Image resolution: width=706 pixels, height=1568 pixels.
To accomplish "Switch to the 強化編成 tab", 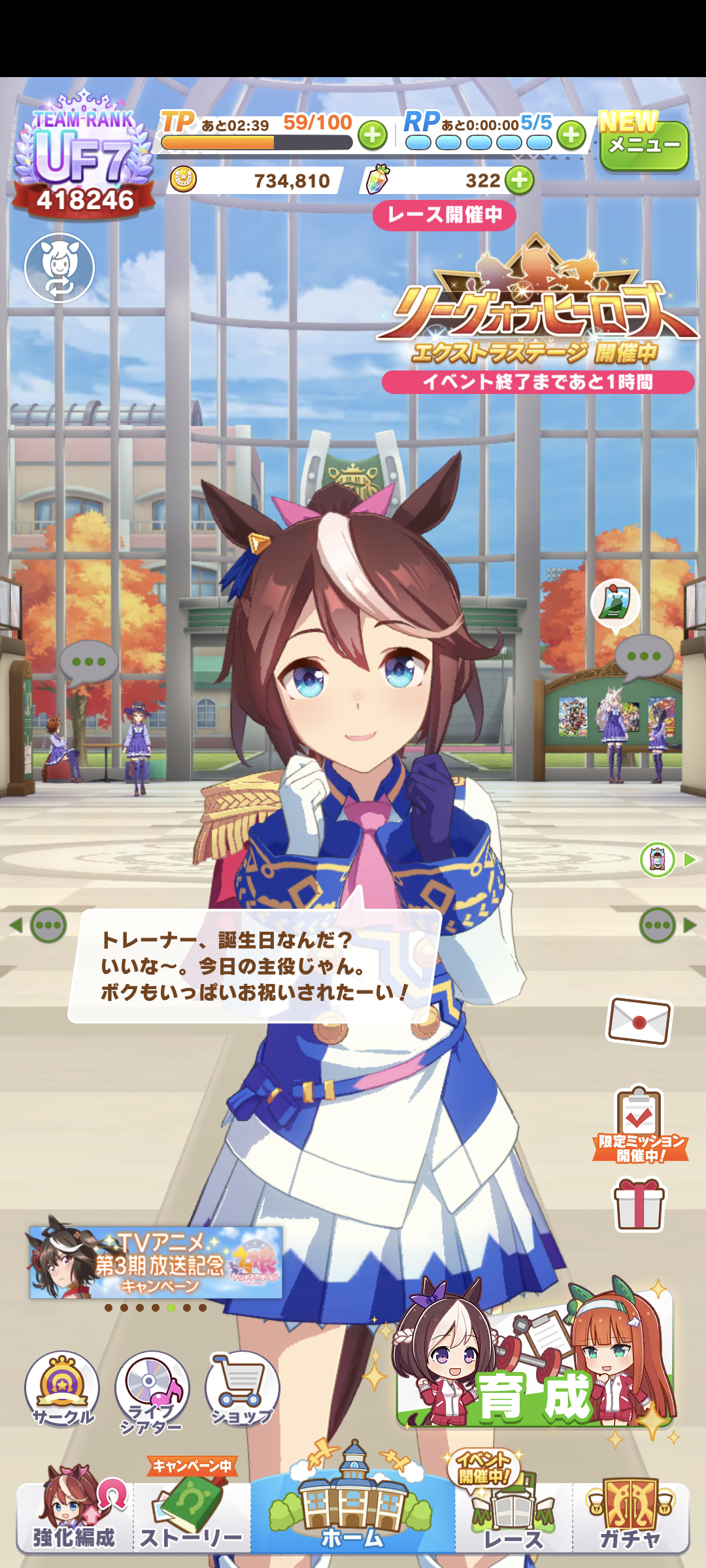I will [x=74, y=1517].
